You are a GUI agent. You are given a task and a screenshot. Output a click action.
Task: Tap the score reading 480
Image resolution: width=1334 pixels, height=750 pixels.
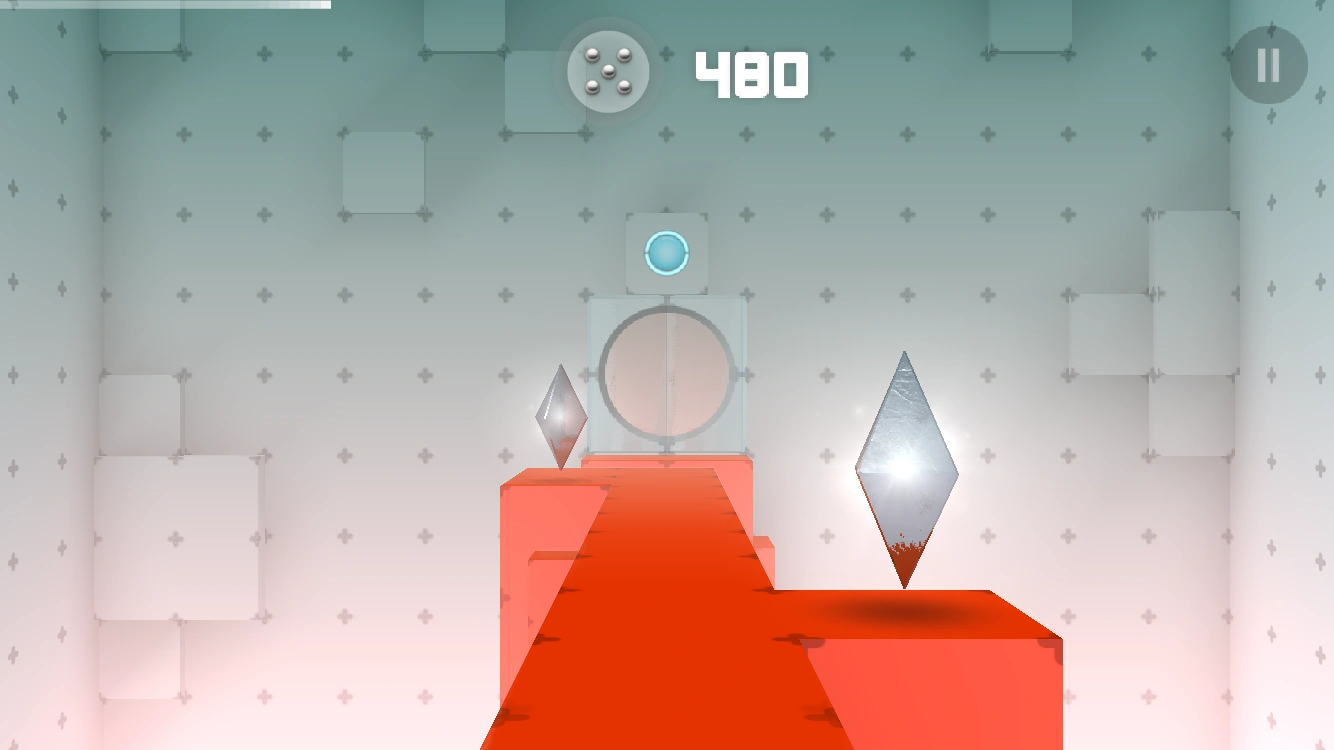tap(751, 71)
